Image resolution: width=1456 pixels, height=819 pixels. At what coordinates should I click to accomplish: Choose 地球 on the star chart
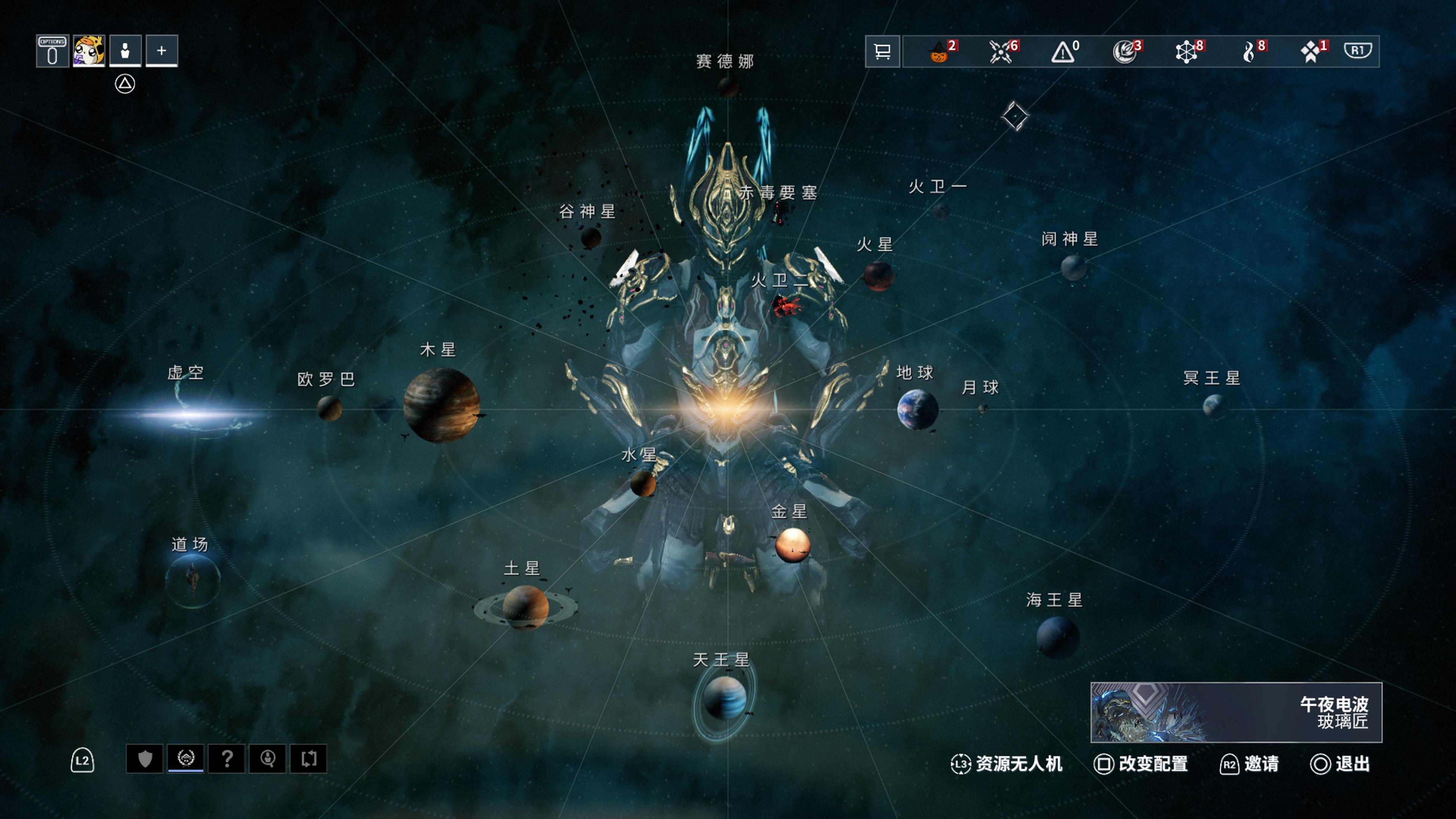(917, 409)
